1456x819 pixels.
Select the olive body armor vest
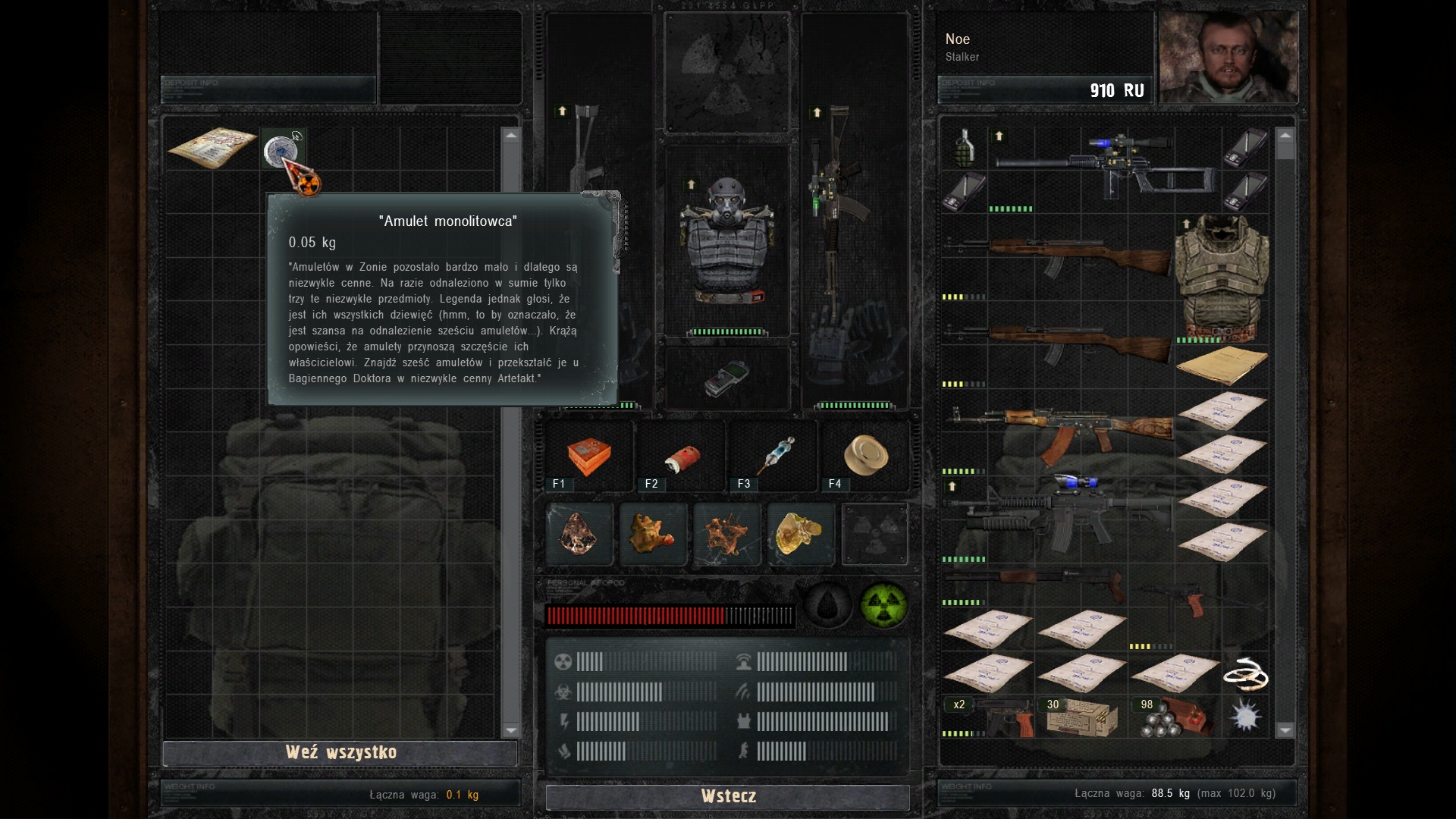(1221, 277)
